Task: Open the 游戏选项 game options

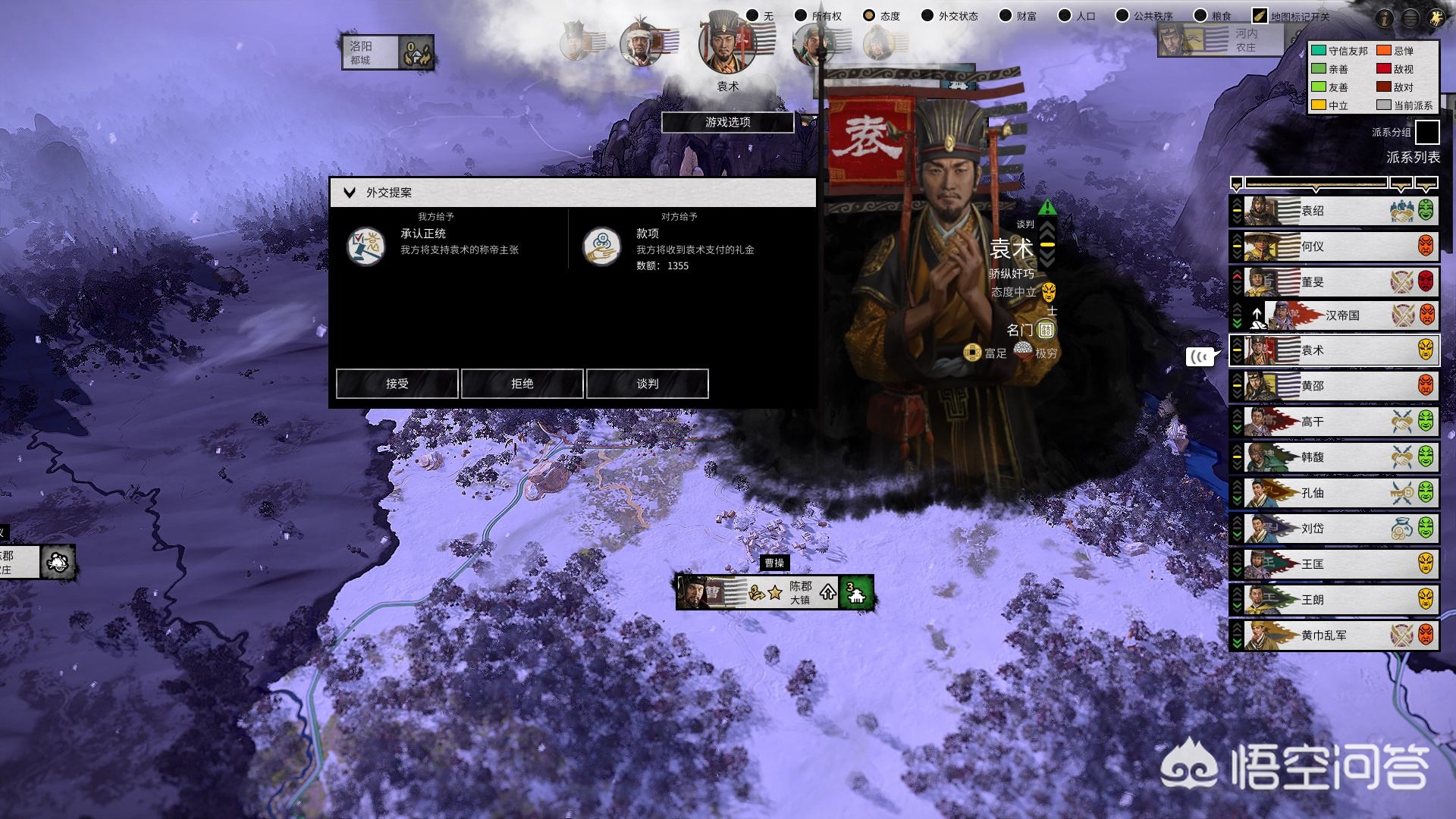Action: pos(727,122)
